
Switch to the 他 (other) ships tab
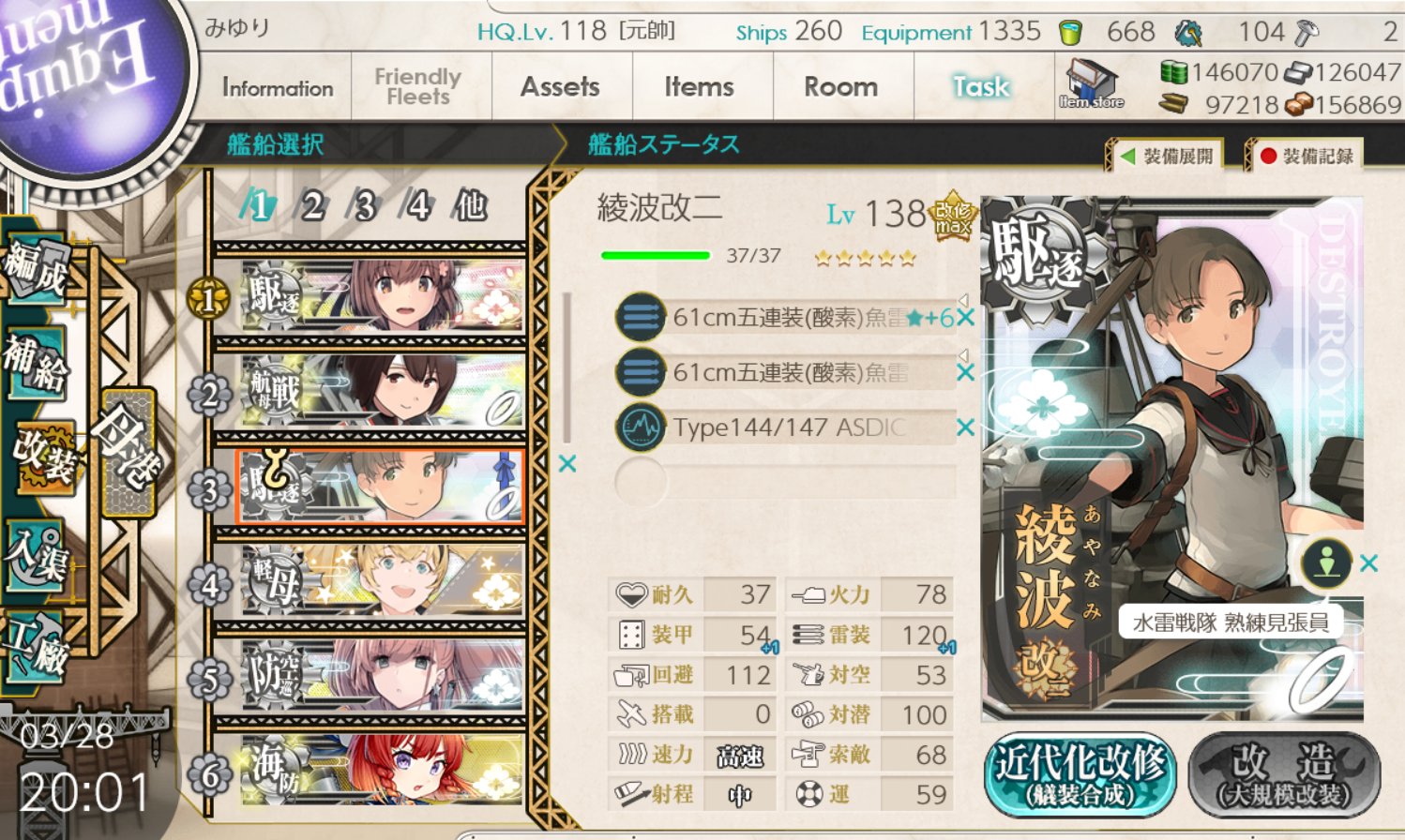pos(470,205)
